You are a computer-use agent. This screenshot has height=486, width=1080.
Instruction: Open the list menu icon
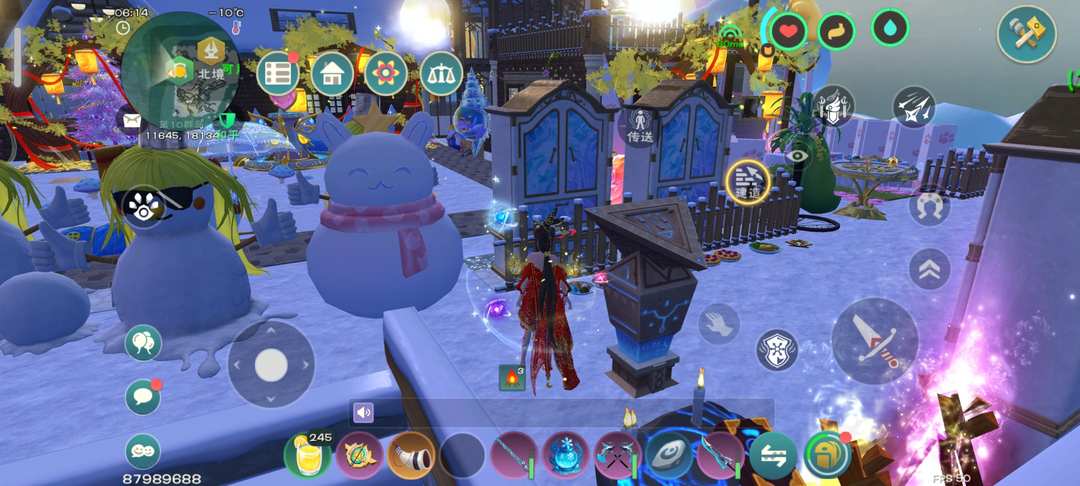(278, 73)
